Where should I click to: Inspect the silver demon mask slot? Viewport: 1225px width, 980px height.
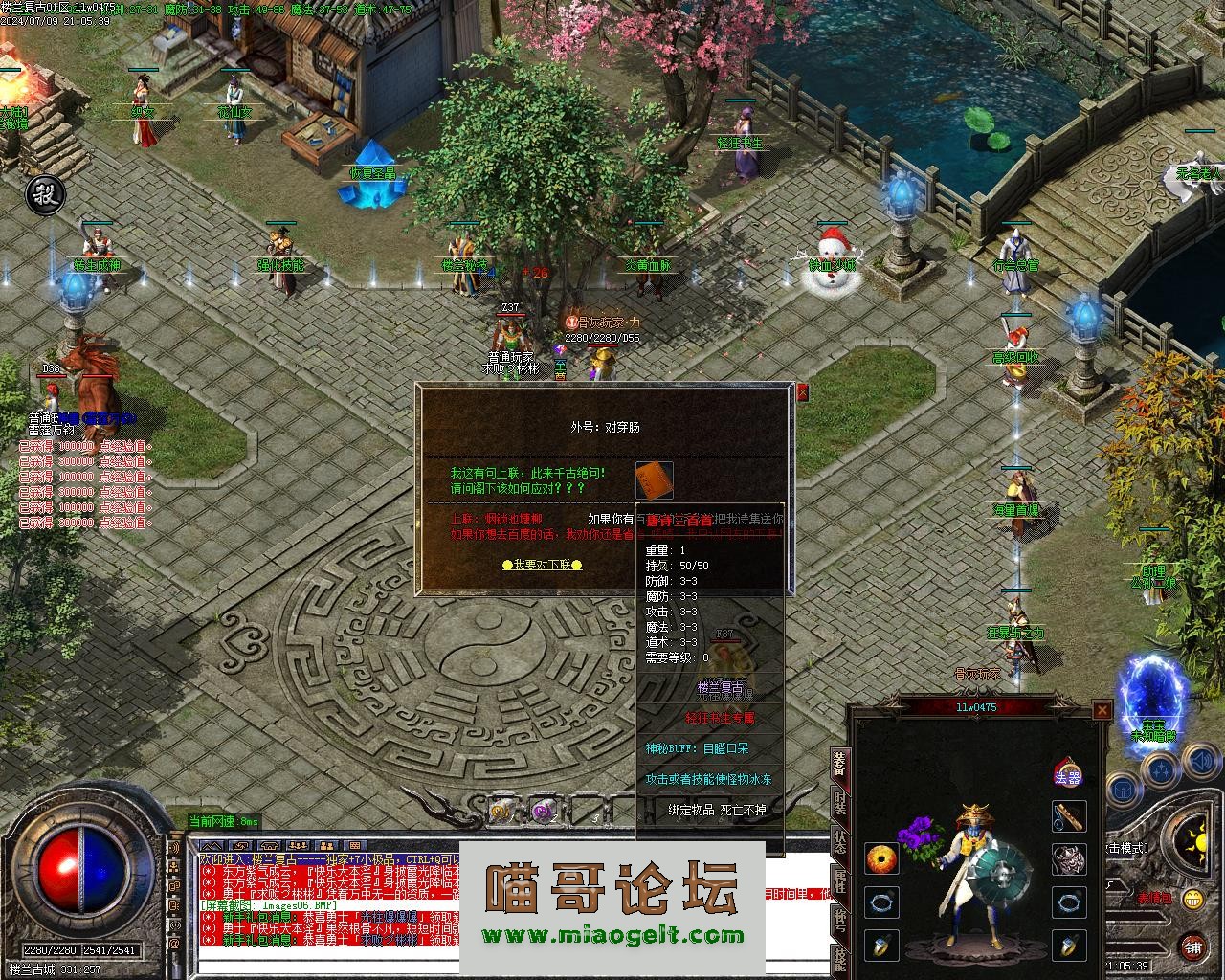click(x=1069, y=858)
